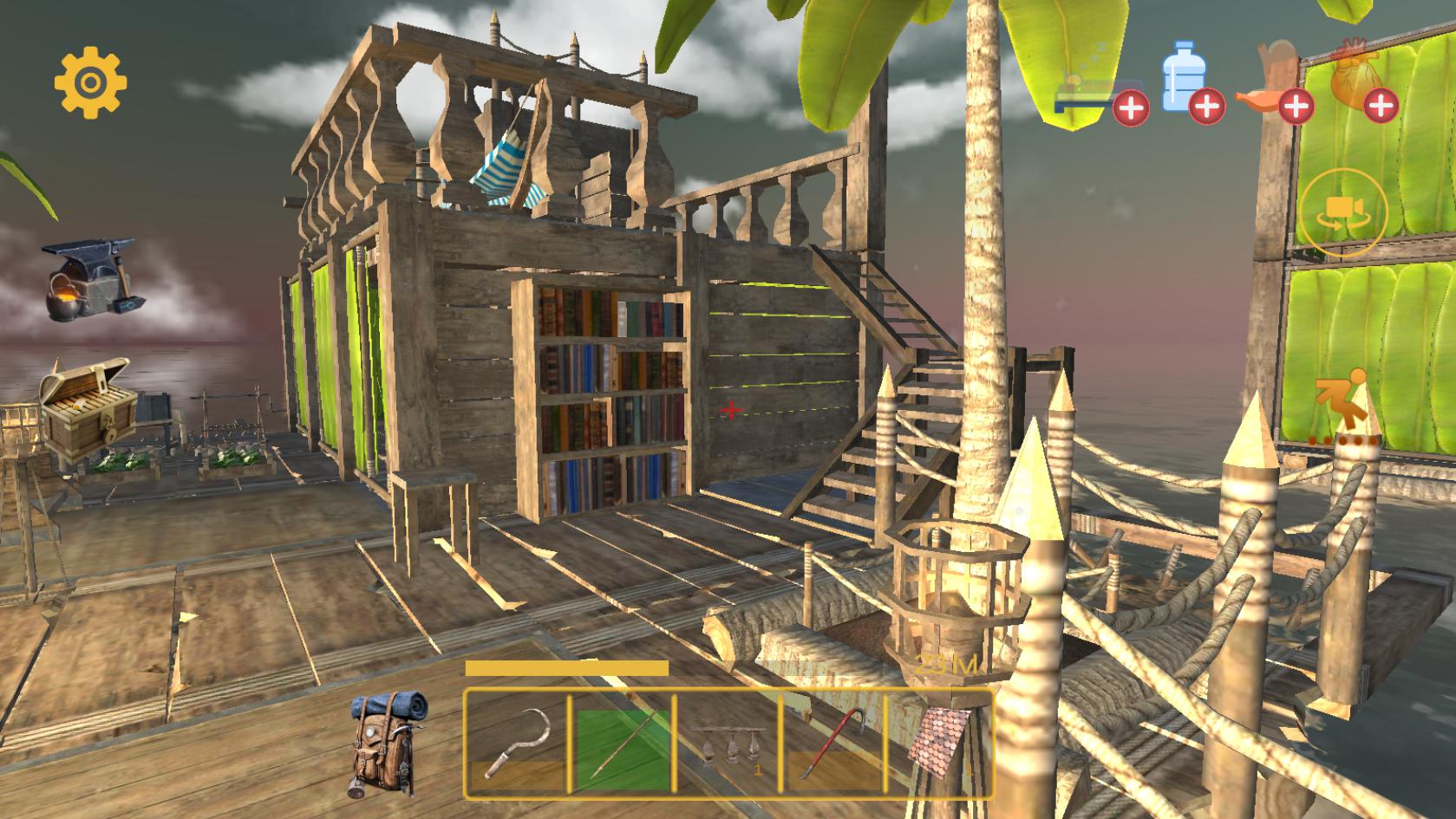Select the wooden spear hotbar slot
The height and width of the screenshot is (819, 1456).
coord(623,743)
